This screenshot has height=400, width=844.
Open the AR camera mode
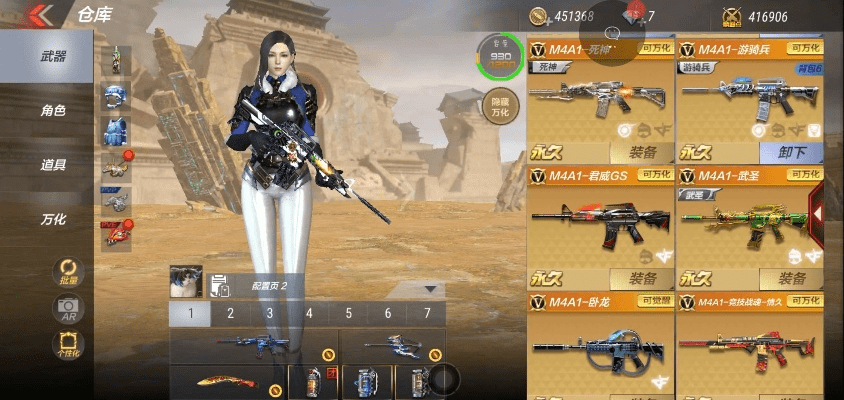67,308
